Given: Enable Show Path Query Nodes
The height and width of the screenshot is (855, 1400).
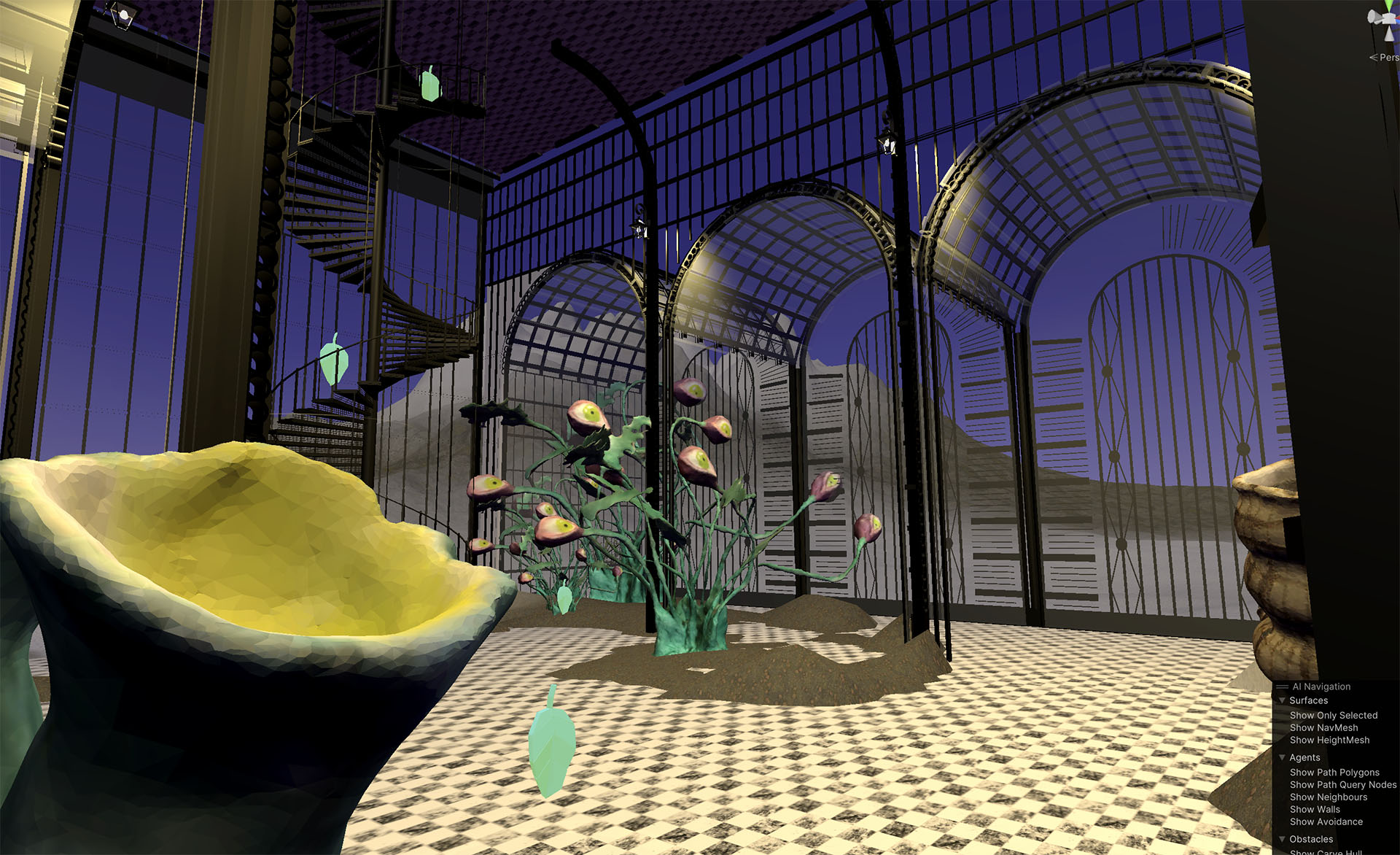Looking at the screenshot, I should click(1342, 785).
